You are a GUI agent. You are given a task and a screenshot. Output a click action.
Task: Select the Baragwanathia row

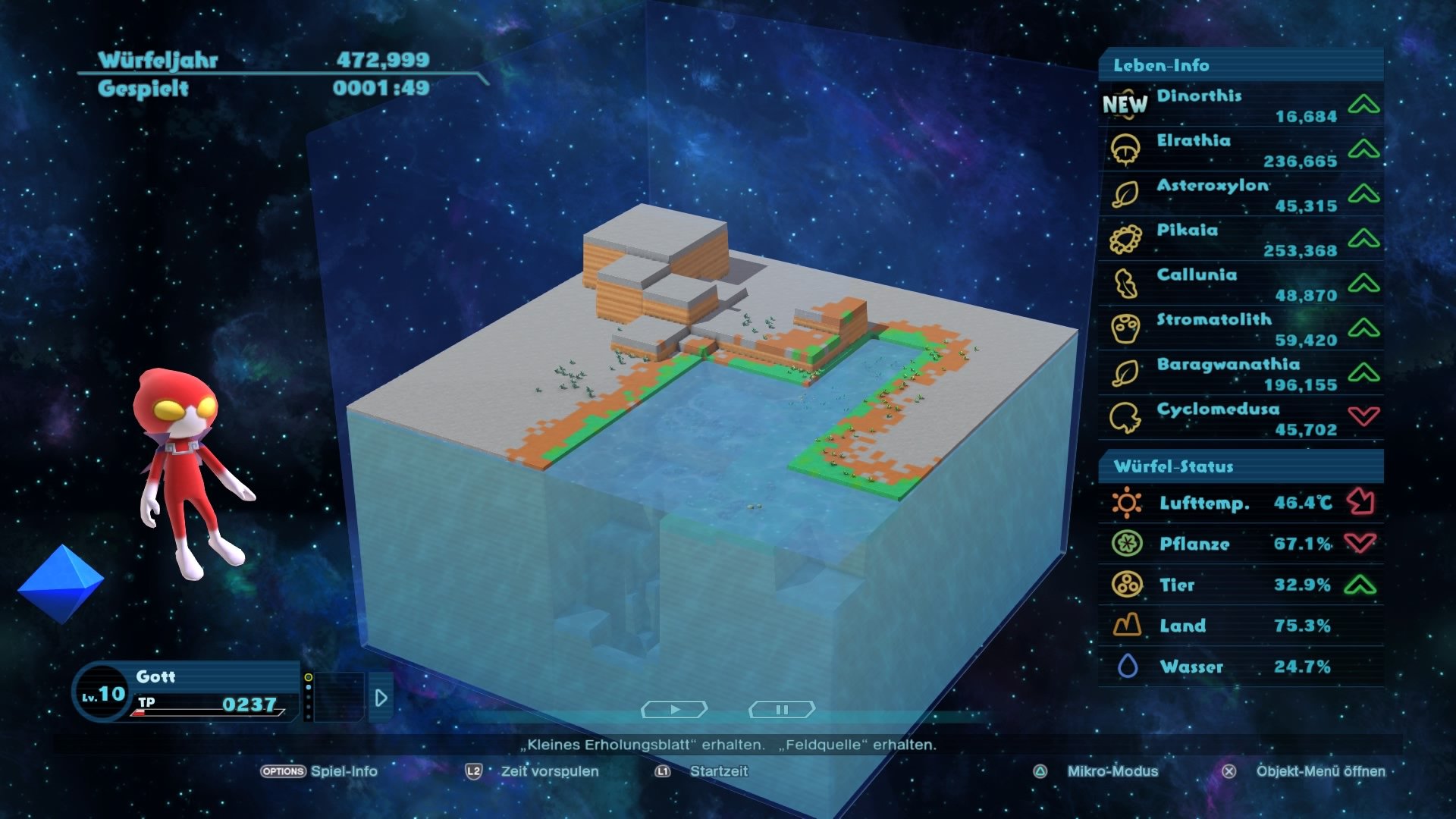pyautogui.click(x=1241, y=374)
